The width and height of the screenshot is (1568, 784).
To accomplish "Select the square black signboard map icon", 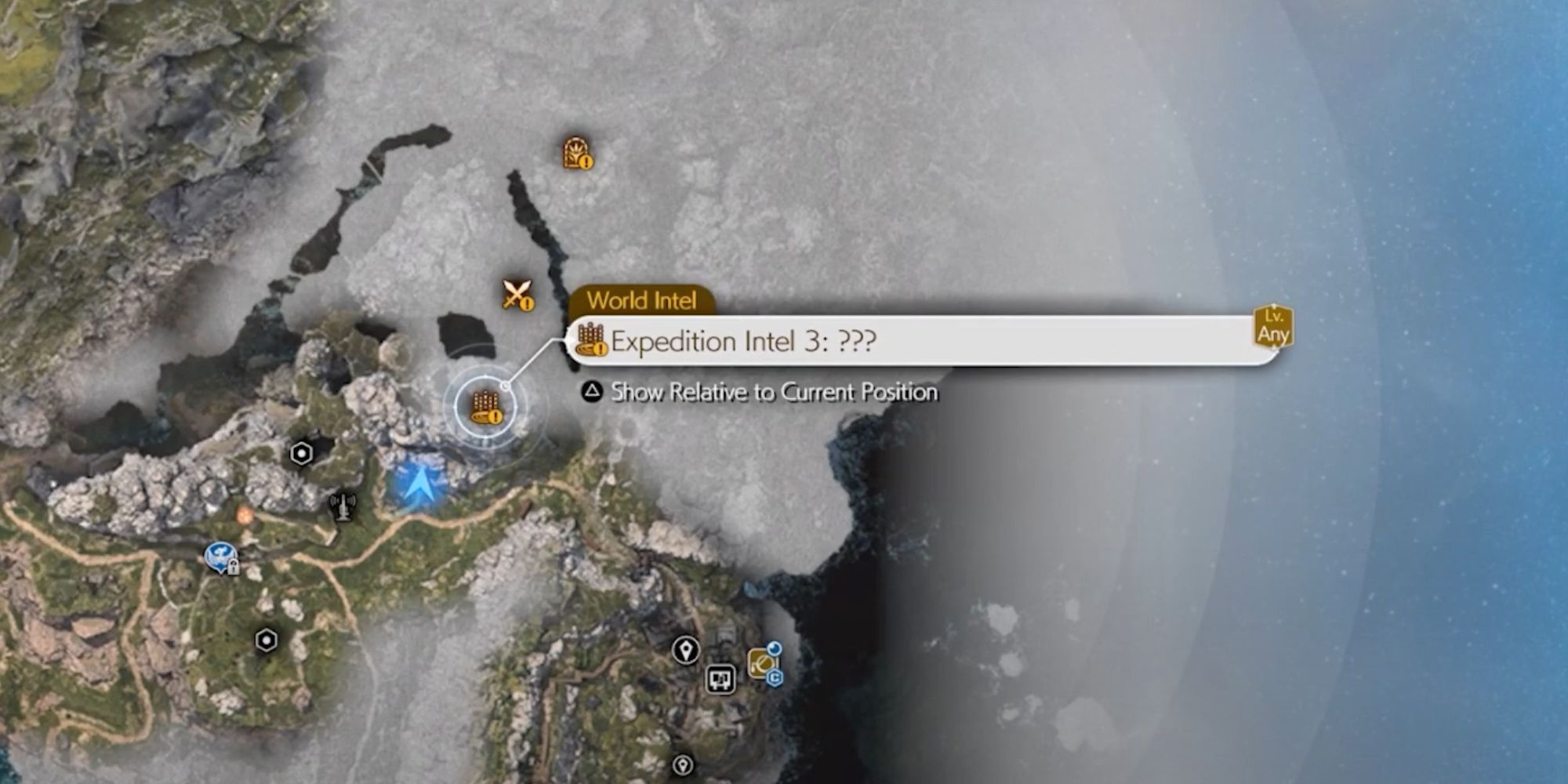I will pyautogui.click(x=720, y=679).
